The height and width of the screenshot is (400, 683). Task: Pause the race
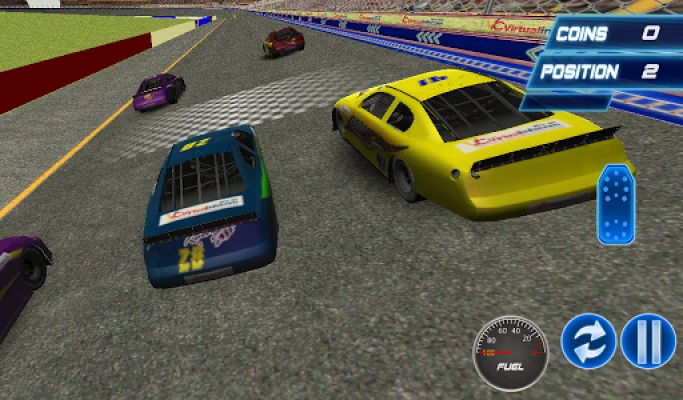(648, 341)
